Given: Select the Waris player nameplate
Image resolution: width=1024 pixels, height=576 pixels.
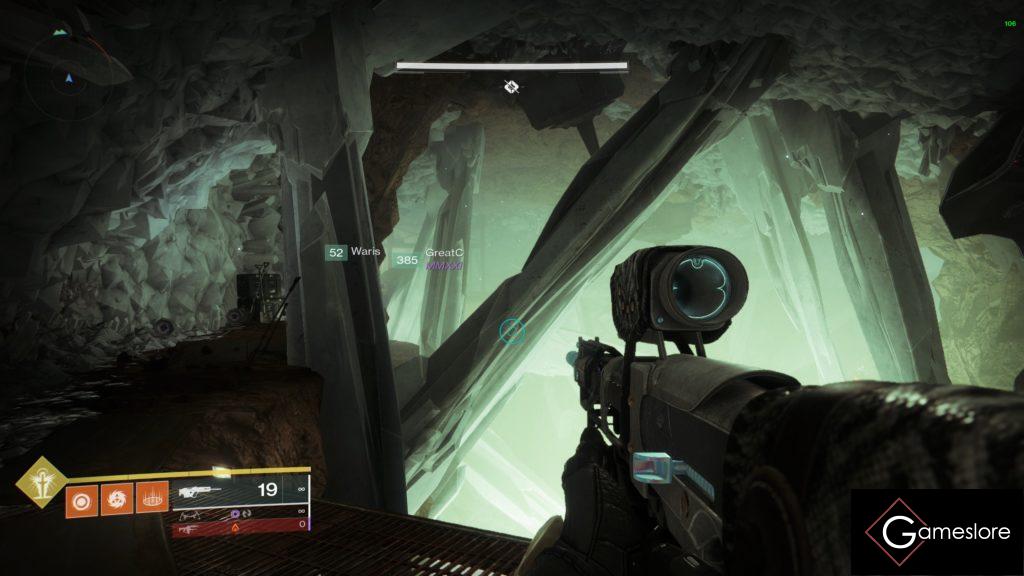Looking at the screenshot, I should click(x=354, y=253).
